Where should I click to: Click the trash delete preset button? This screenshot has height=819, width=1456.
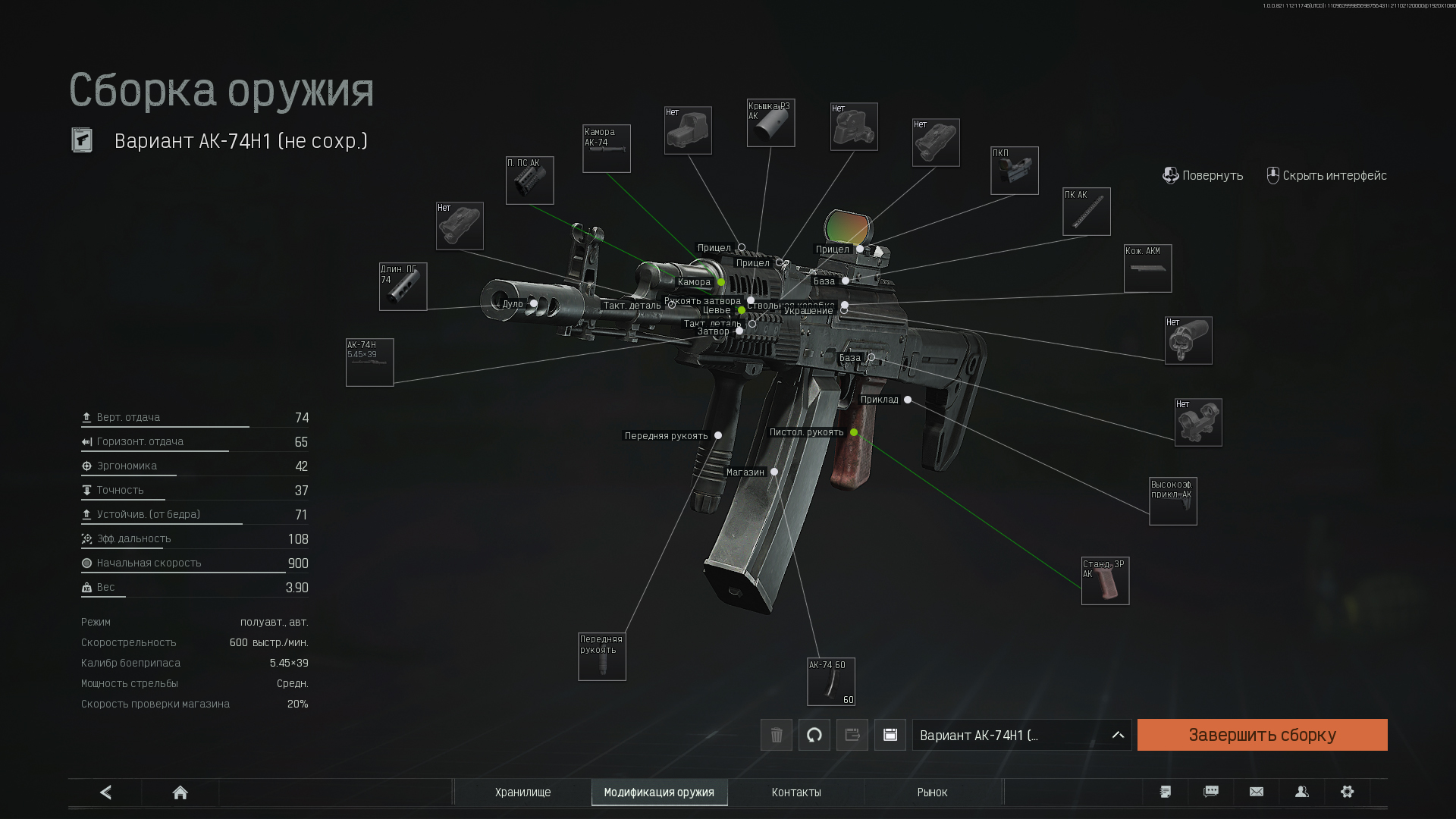pyautogui.click(x=777, y=735)
